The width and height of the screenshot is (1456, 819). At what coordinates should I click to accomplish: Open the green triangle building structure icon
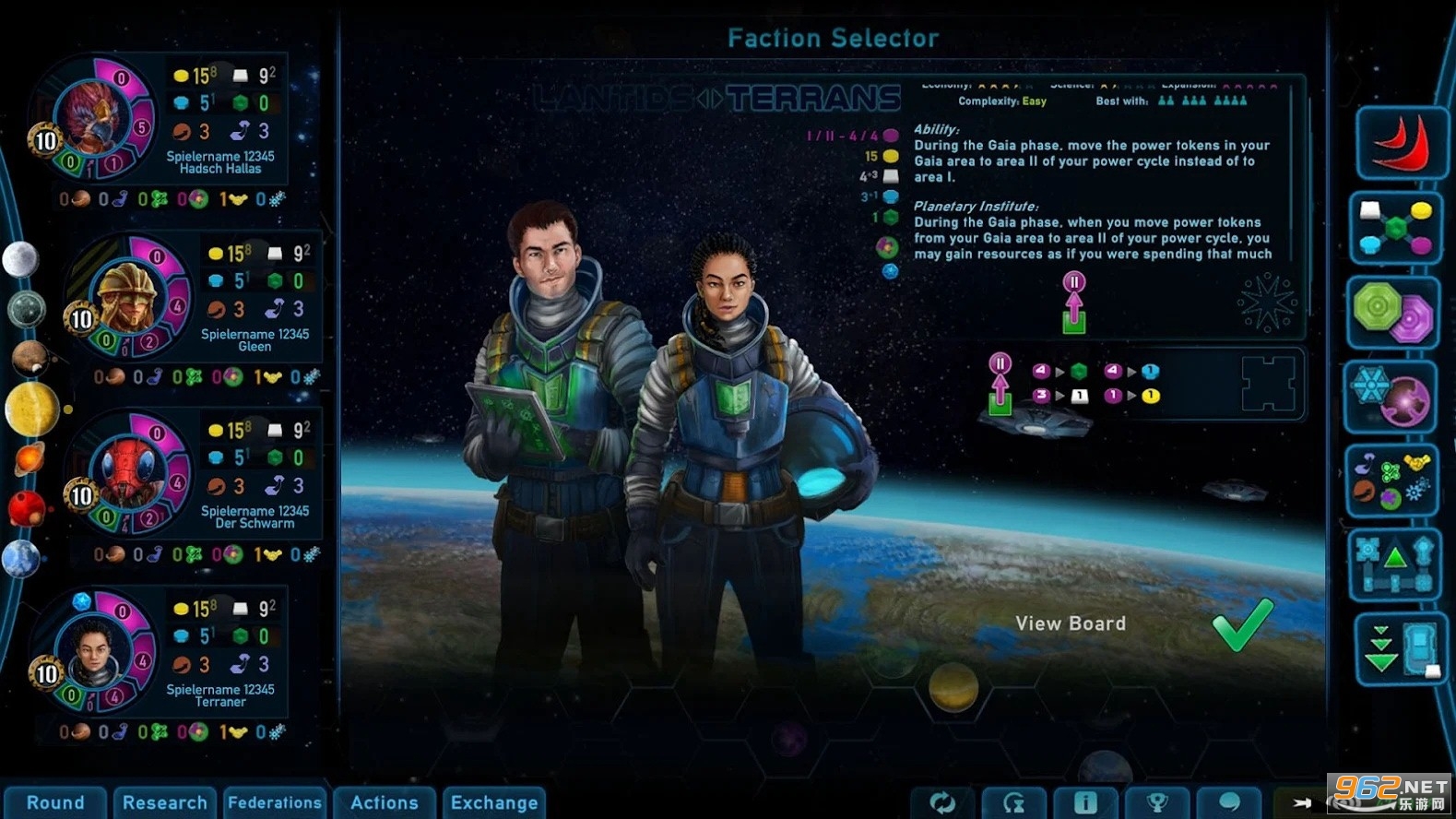(x=1395, y=564)
